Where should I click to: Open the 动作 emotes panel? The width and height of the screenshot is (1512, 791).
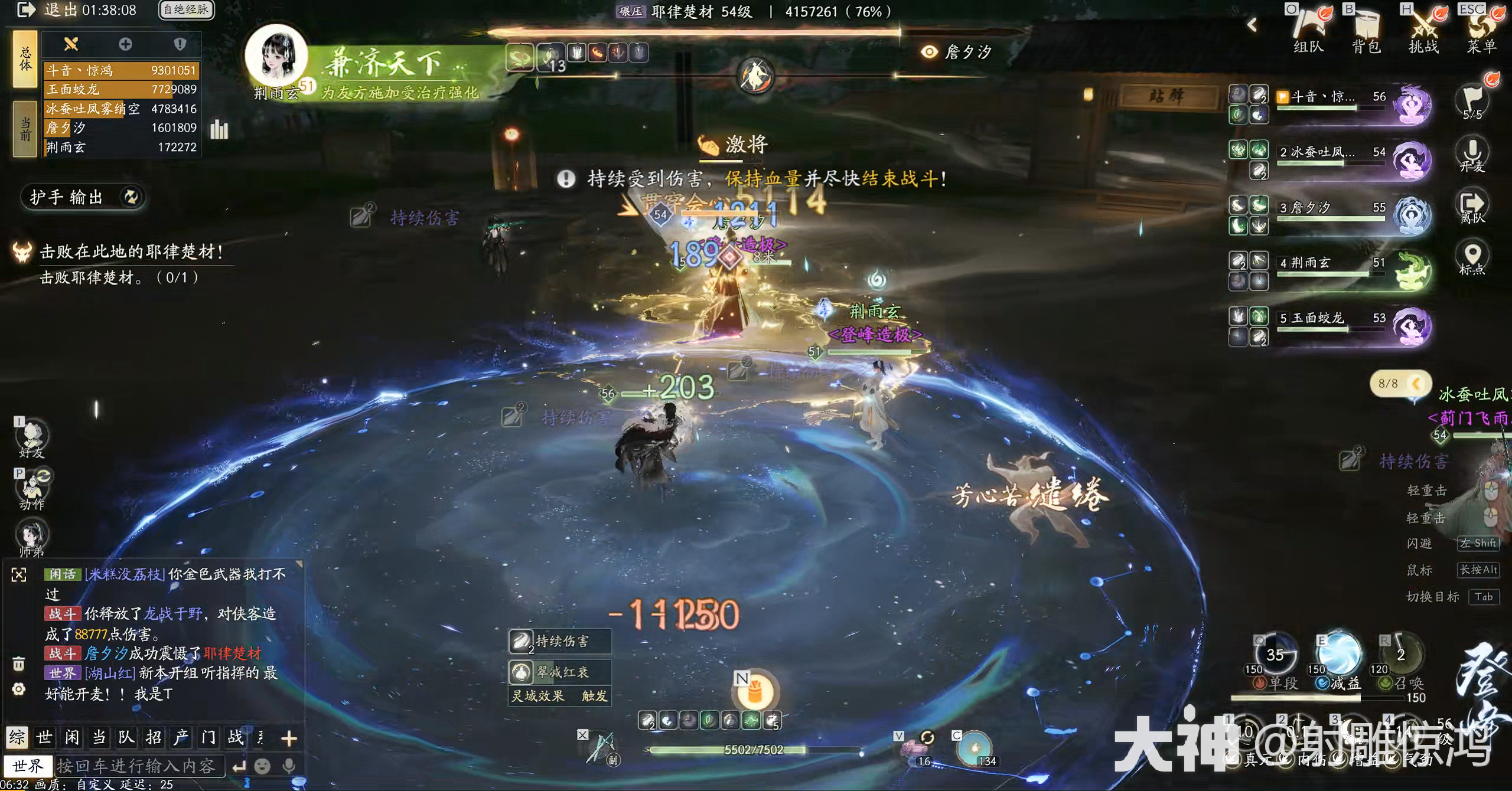(32, 489)
